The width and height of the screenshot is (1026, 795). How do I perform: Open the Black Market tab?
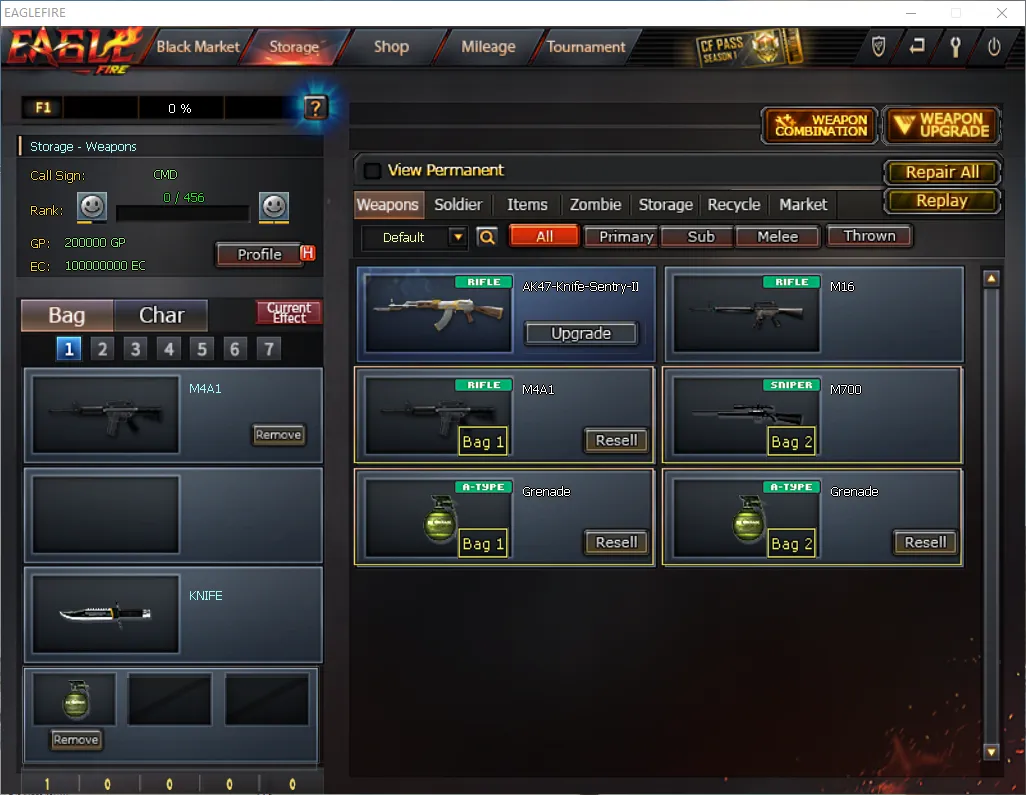click(x=198, y=47)
